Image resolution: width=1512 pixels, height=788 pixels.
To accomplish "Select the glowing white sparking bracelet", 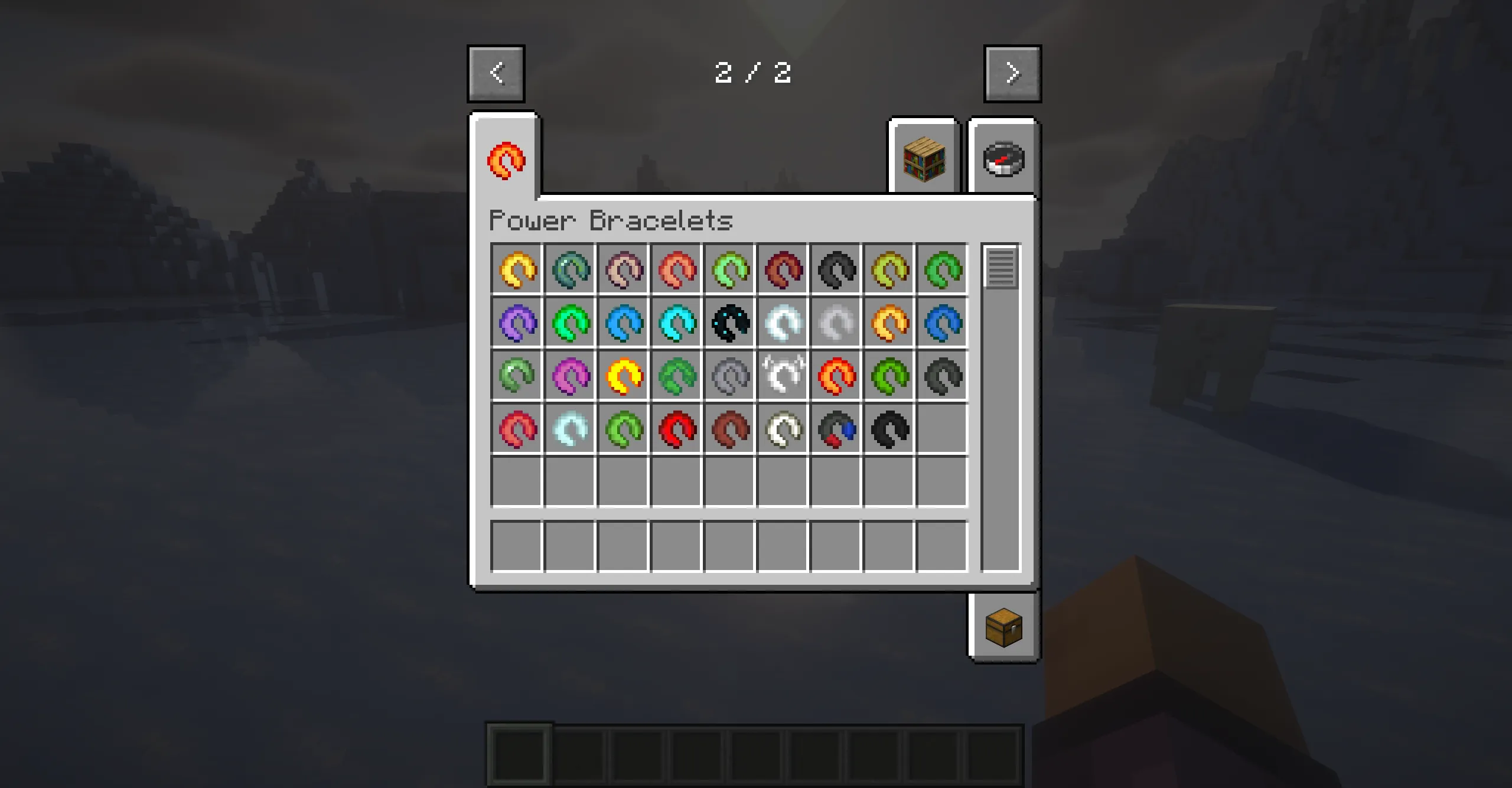I will click(783, 375).
